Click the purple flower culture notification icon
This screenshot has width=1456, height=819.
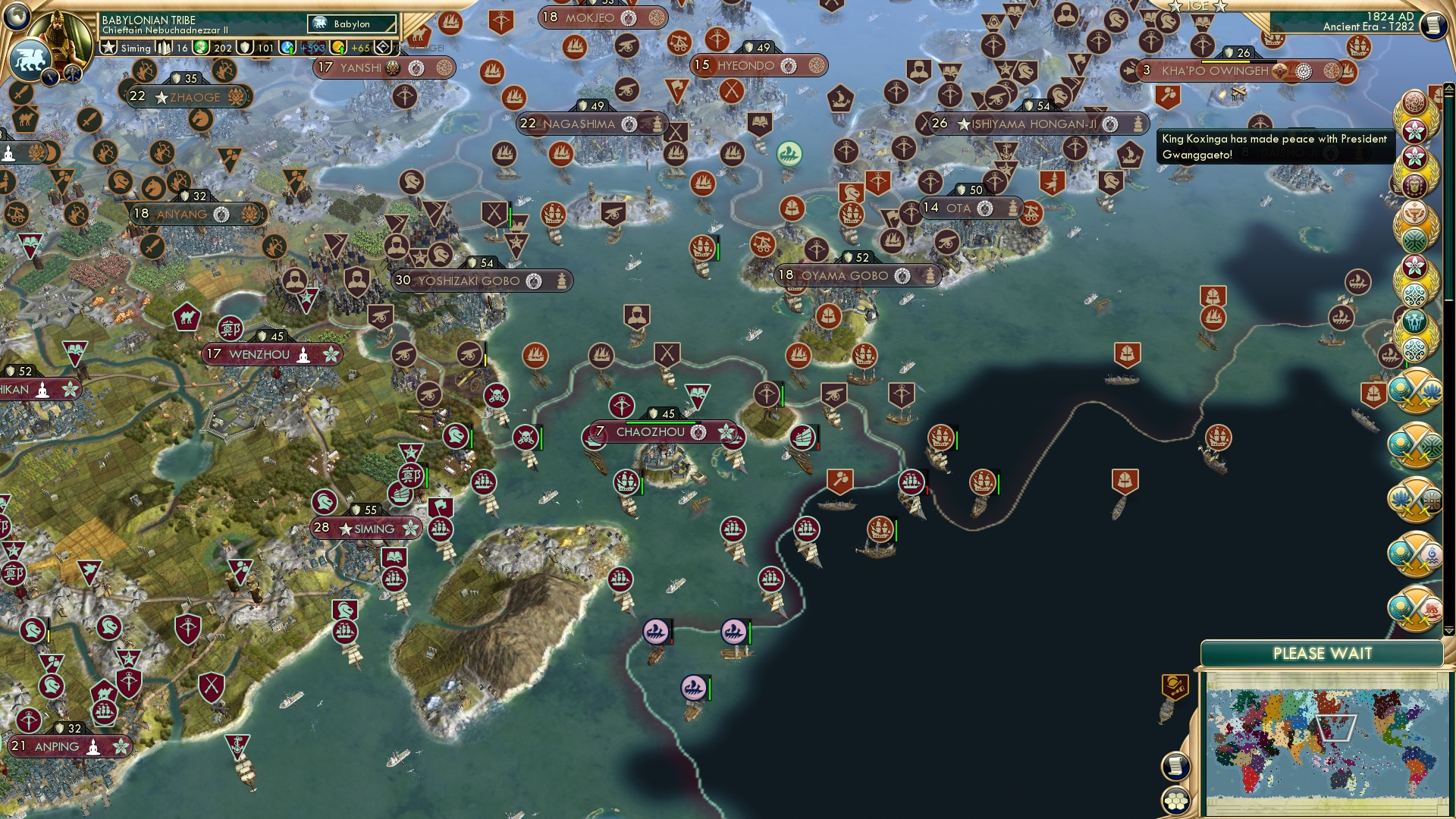(1414, 130)
